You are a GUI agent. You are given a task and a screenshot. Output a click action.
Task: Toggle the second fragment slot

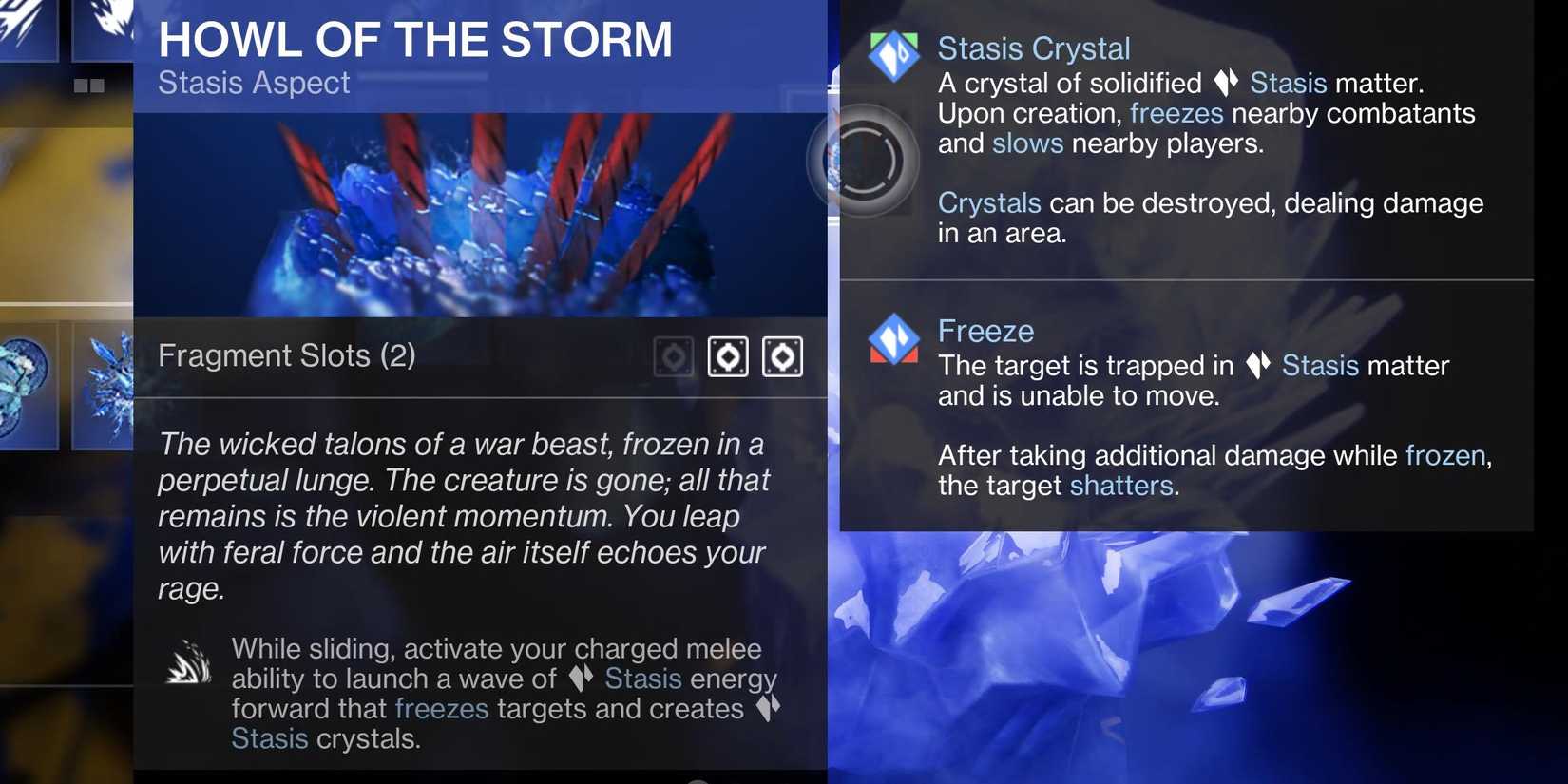coord(728,355)
